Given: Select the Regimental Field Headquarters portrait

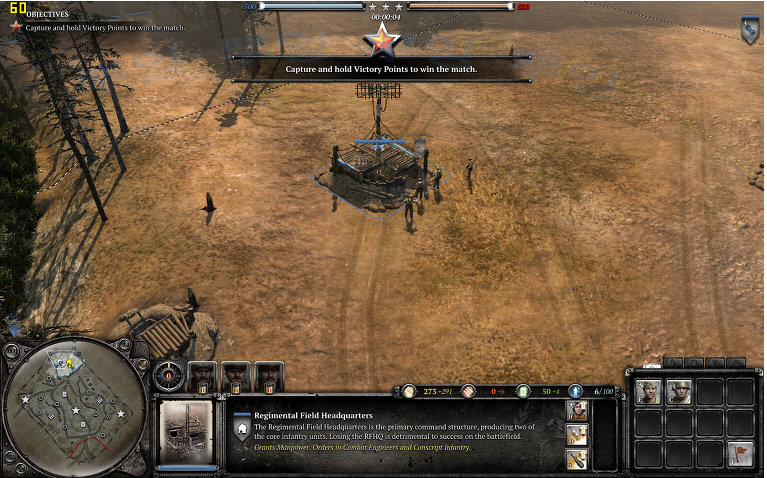Looking at the screenshot, I should 187,430.
